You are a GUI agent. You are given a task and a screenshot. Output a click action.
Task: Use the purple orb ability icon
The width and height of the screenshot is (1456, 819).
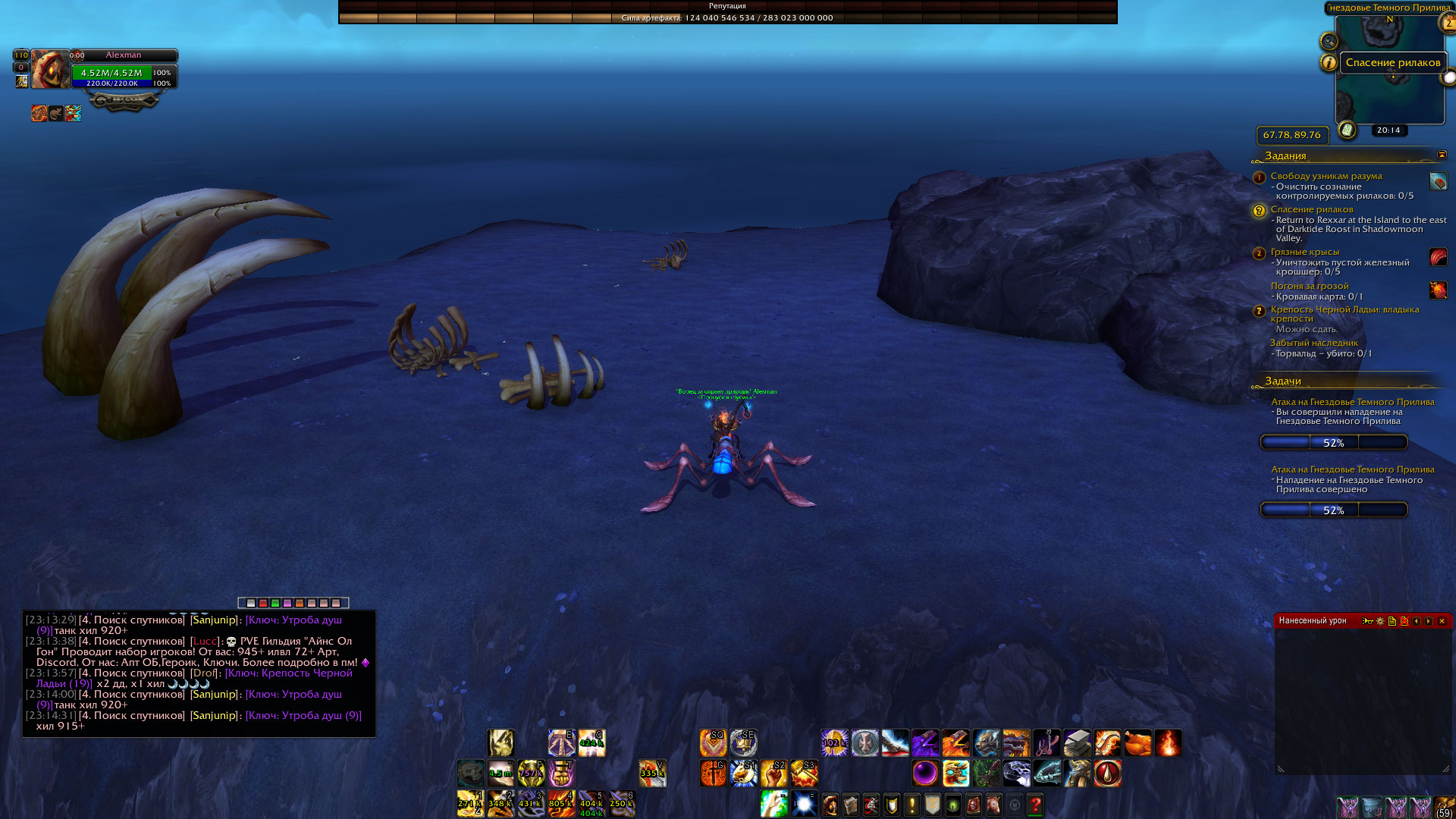pos(925,773)
